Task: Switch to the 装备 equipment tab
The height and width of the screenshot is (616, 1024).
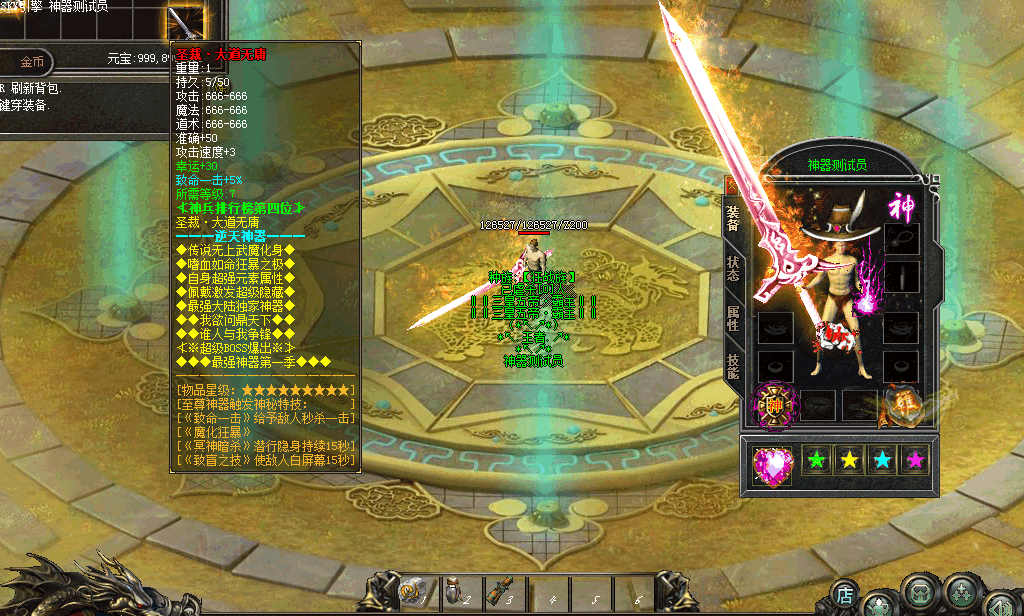Action: (x=733, y=220)
